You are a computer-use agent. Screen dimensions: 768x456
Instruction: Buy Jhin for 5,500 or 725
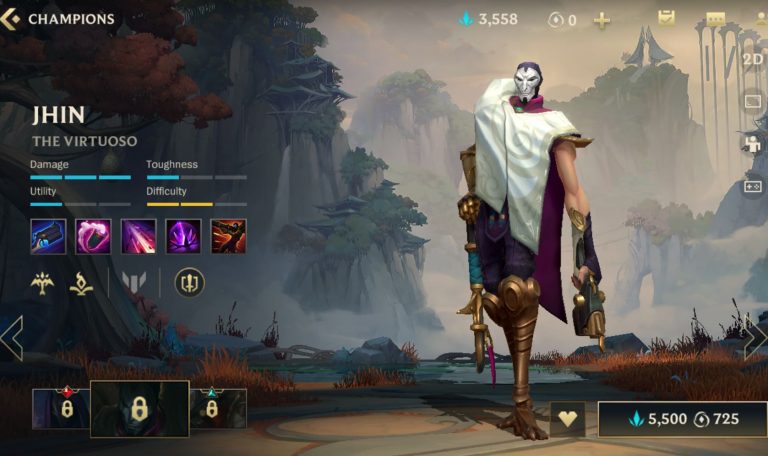pos(682,419)
